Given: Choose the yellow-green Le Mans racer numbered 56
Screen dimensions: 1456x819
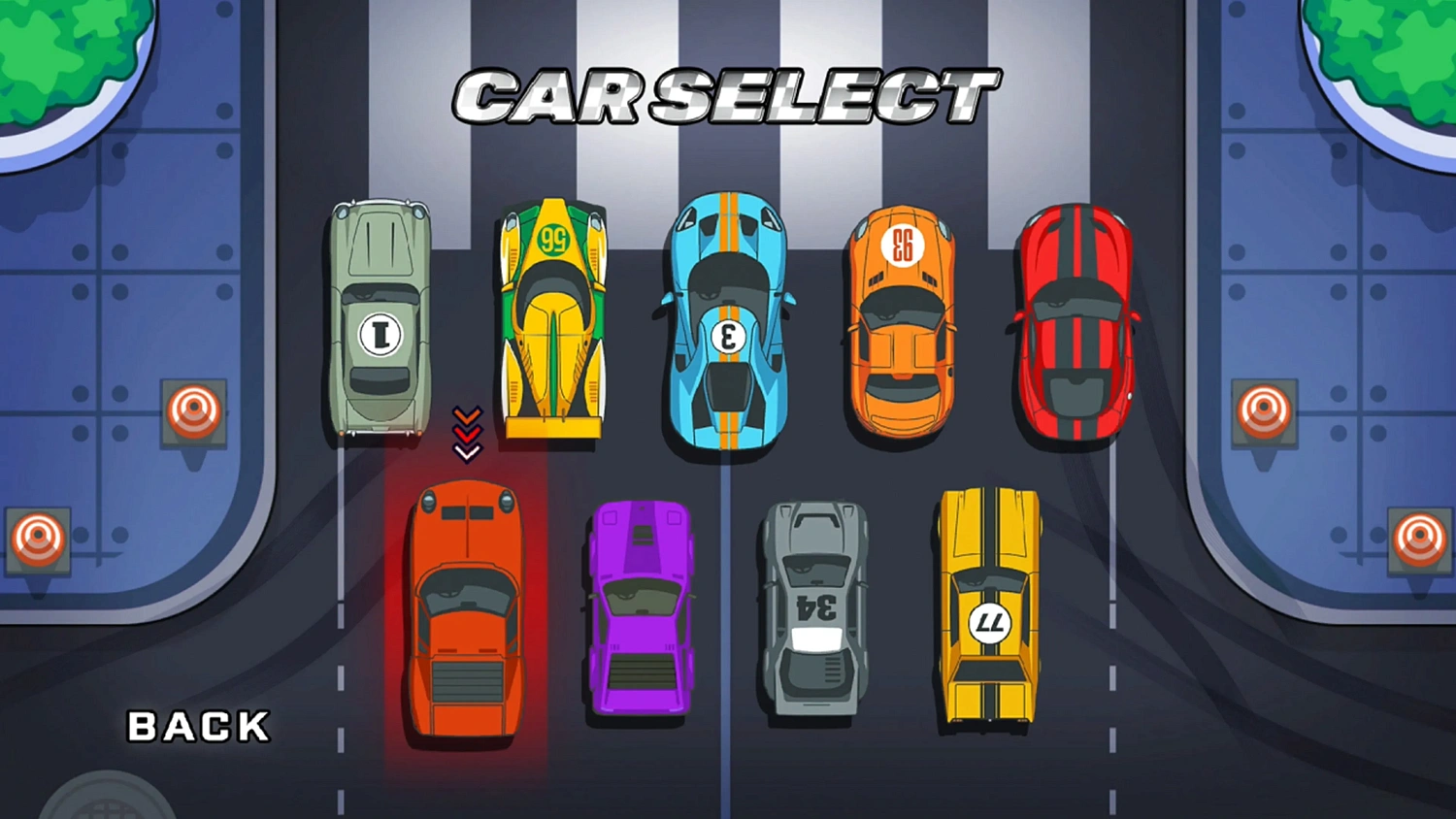Looking at the screenshot, I should coord(553,320).
